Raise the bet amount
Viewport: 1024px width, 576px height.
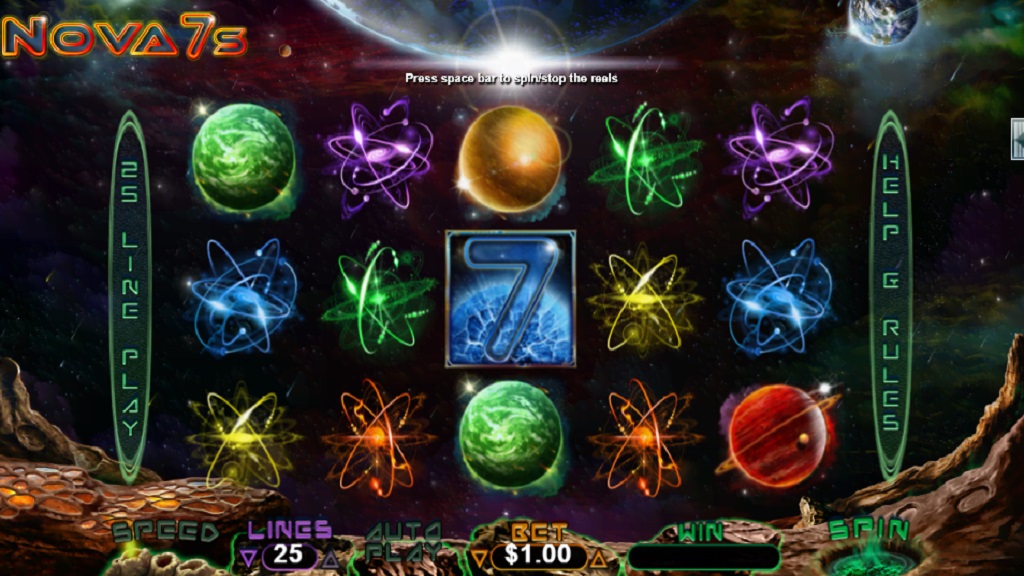(x=599, y=556)
